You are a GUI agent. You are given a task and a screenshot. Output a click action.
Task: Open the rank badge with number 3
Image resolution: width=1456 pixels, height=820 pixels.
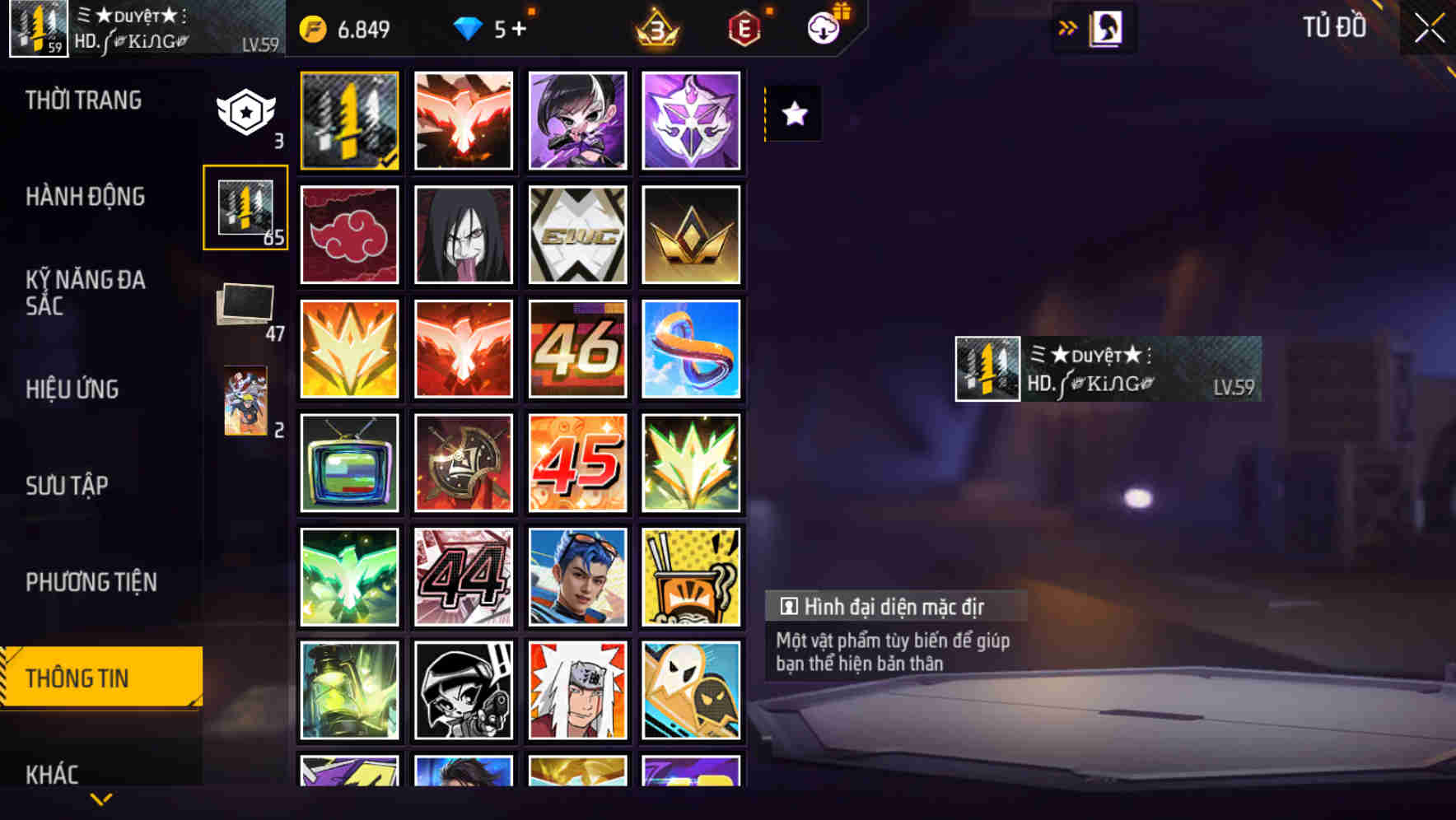[655, 27]
